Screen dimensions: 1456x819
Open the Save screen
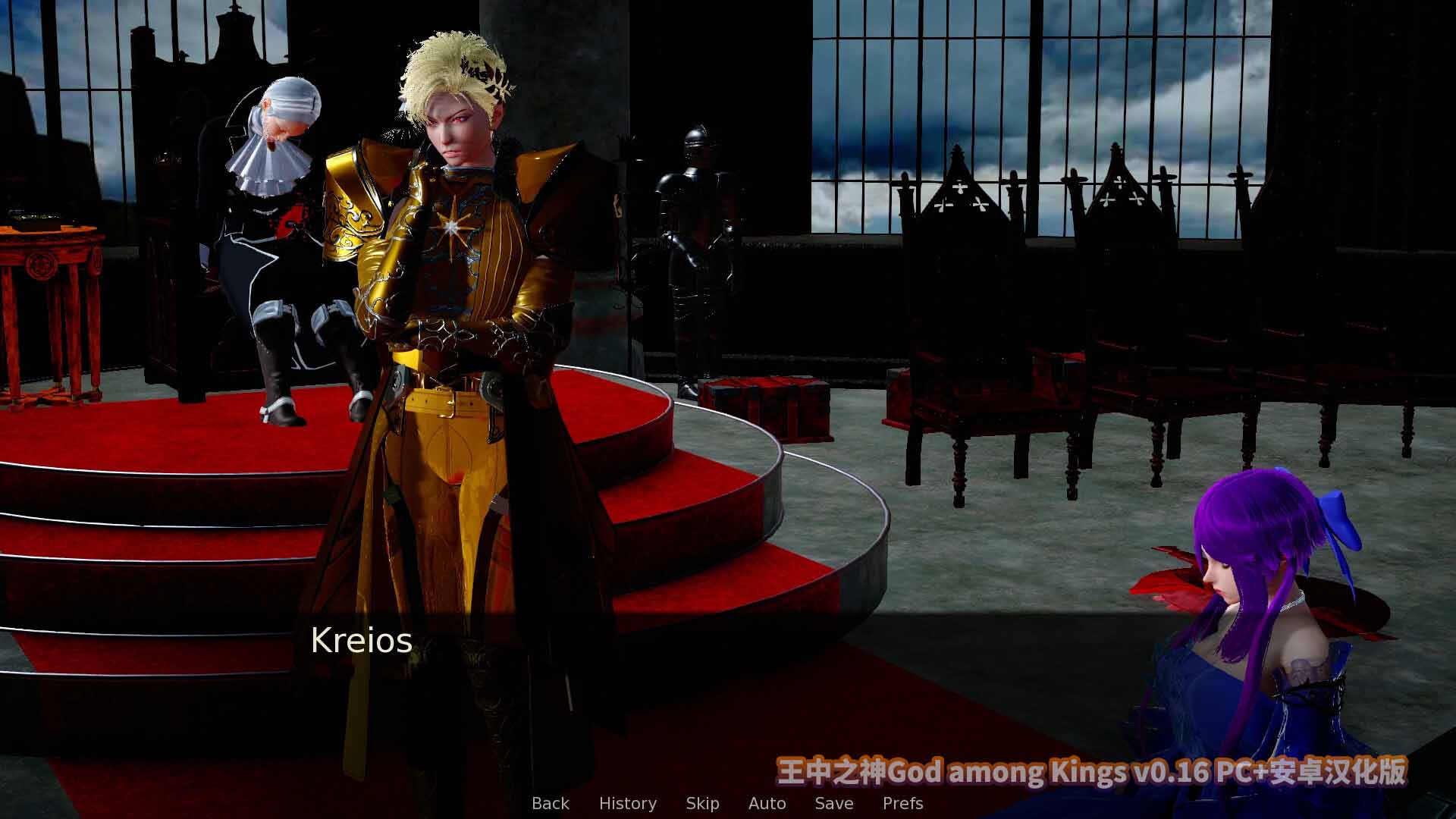tap(833, 803)
